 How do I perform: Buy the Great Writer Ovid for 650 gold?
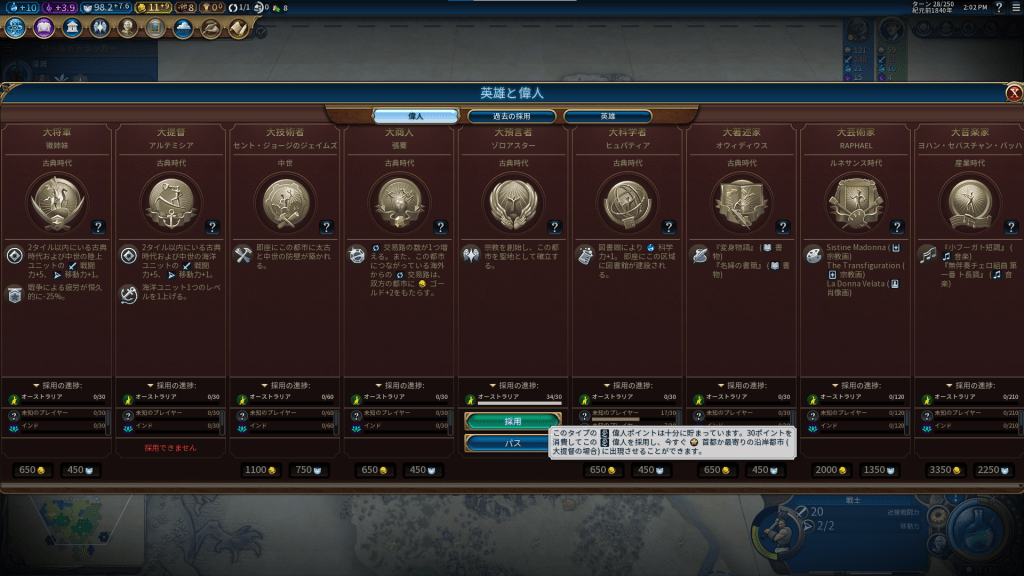(x=717, y=470)
